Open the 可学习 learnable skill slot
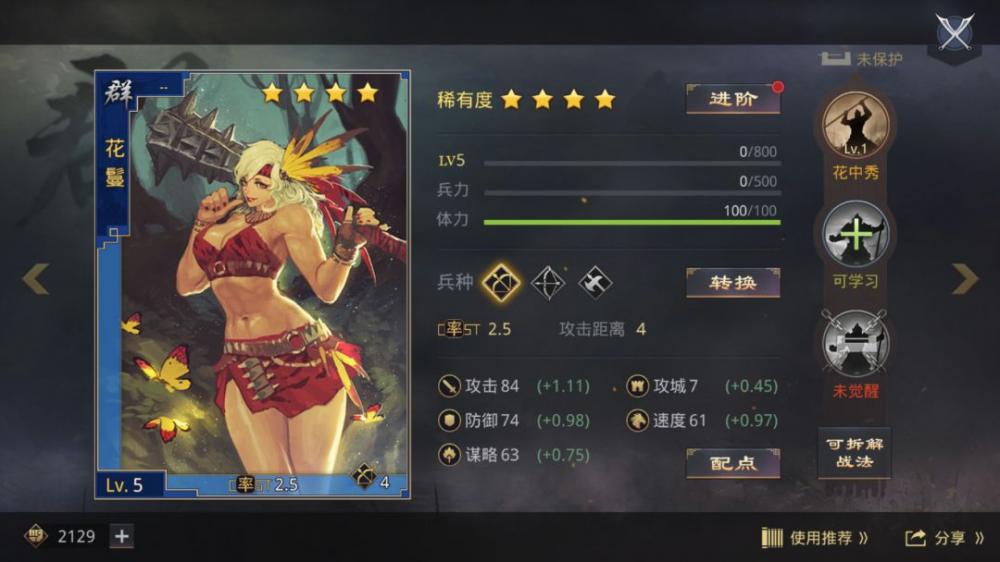Screen dimensions: 1000x562 [x=855, y=235]
